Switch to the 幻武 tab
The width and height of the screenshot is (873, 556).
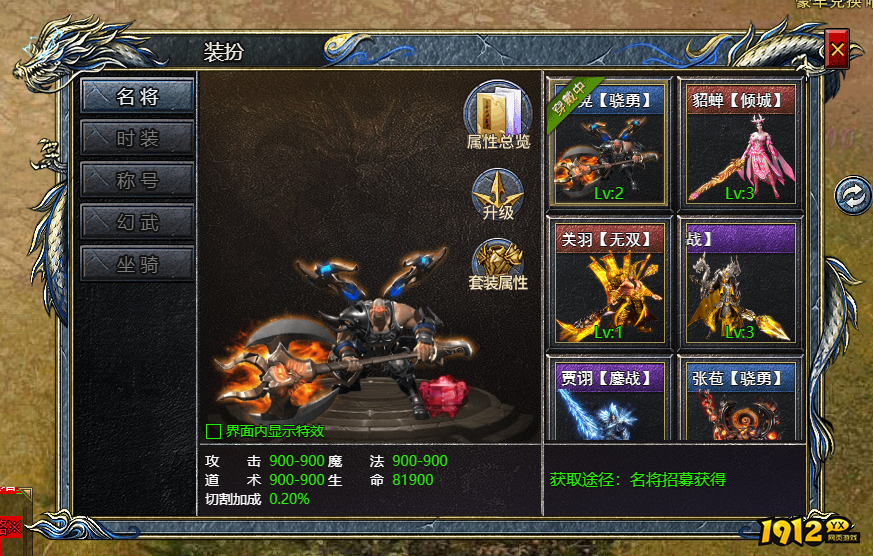pyautogui.click(x=137, y=222)
